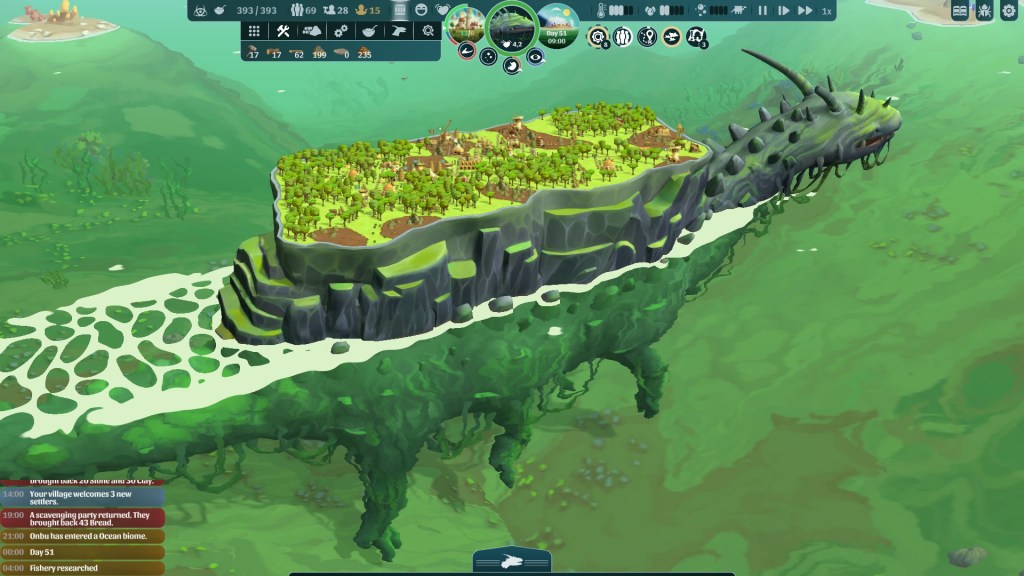
Task: Pause the game
Action: 764,11
